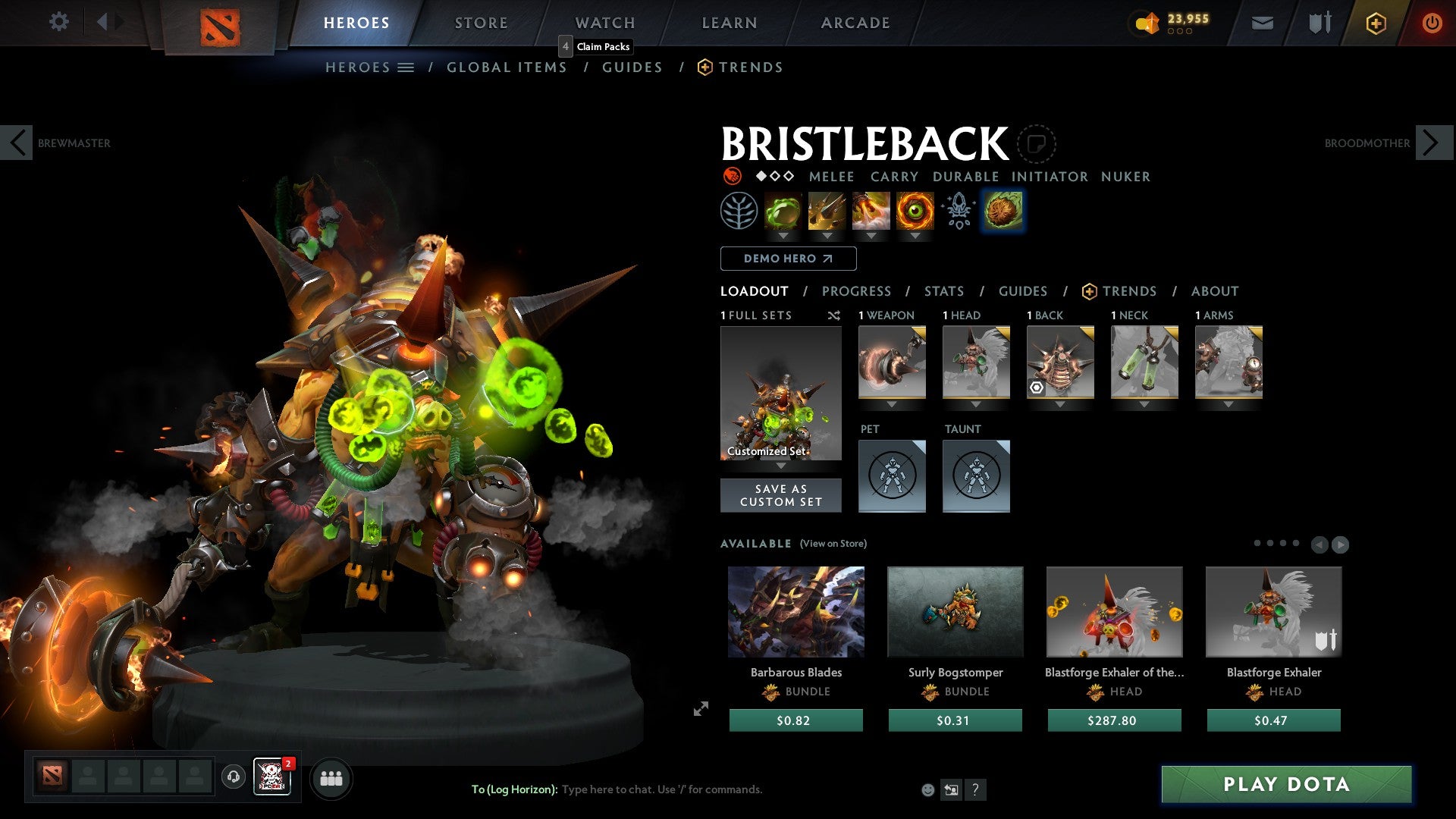This screenshot has height=819, width=1456.
Task: Expand the Weapon slot dropdown arrow
Action: coord(892,404)
